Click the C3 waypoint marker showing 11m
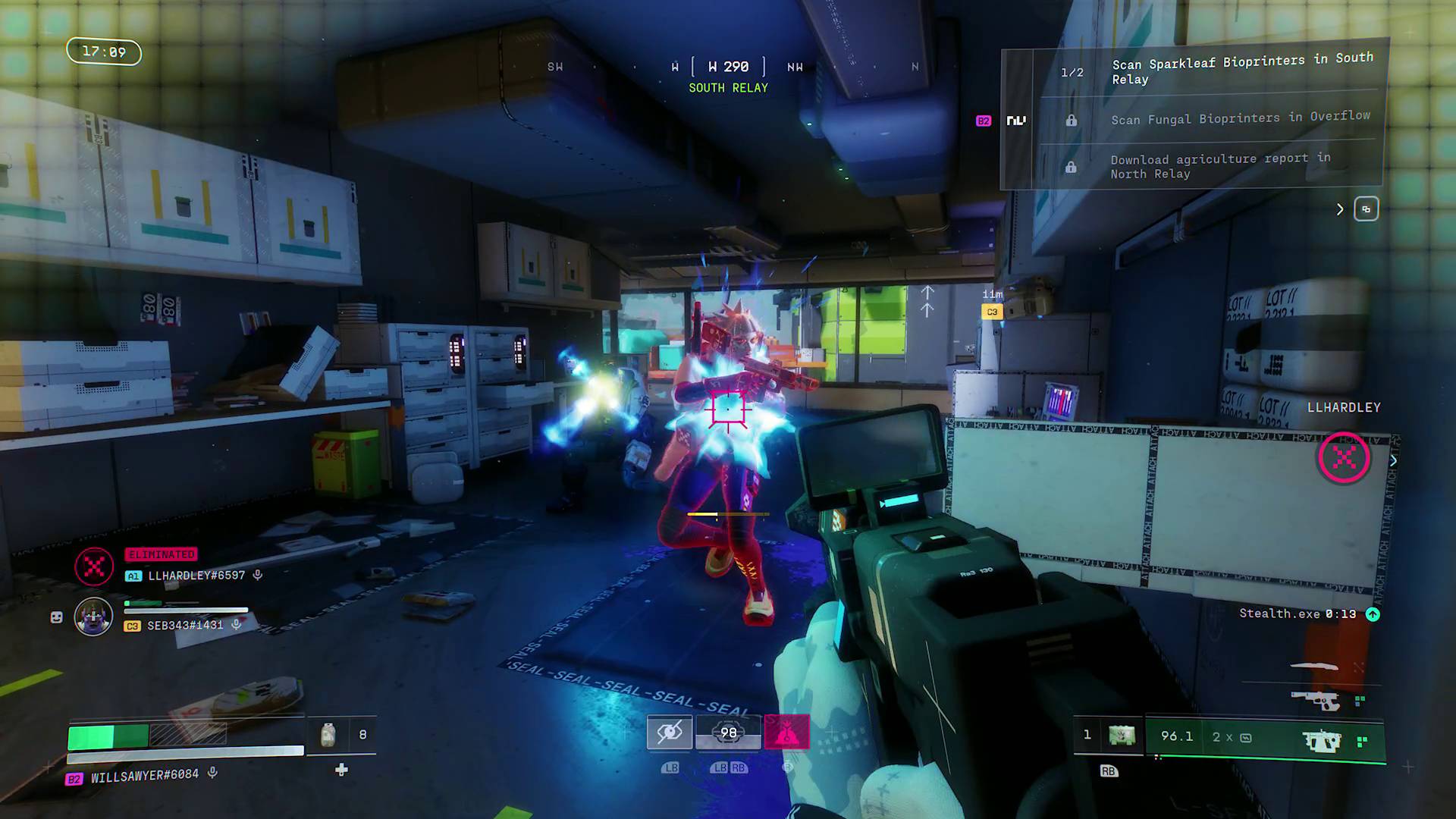The height and width of the screenshot is (819, 1456). tap(991, 311)
